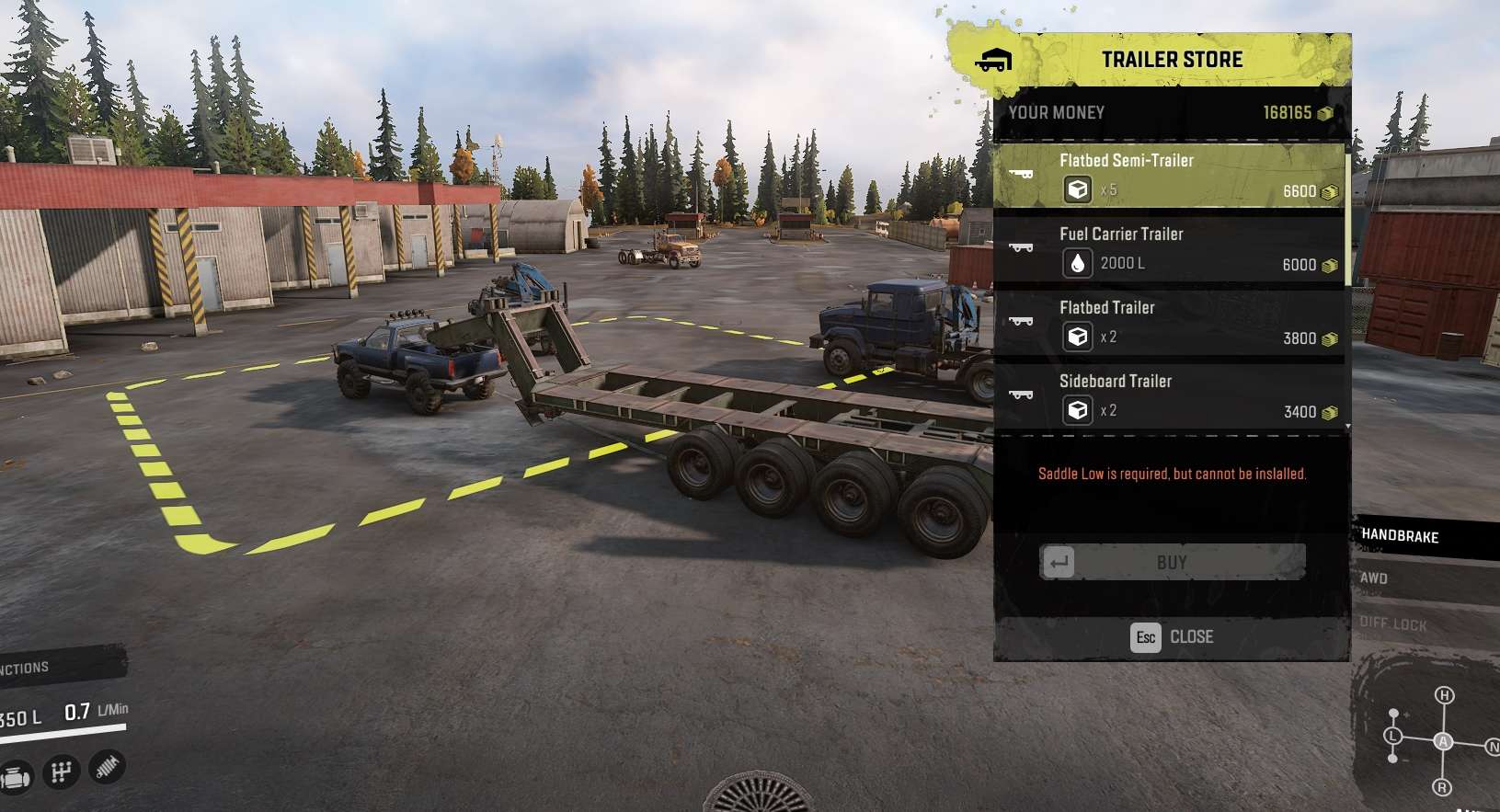The image size is (1500, 812).
Task: Click the gearbox pattern icon
Action: point(62,772)
